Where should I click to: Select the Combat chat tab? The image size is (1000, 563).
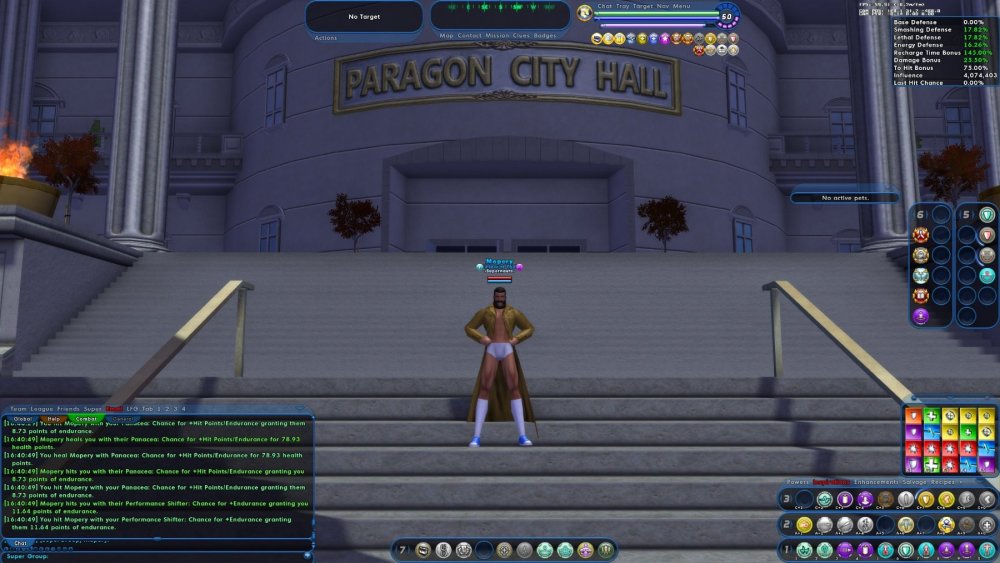click(87, 419)
